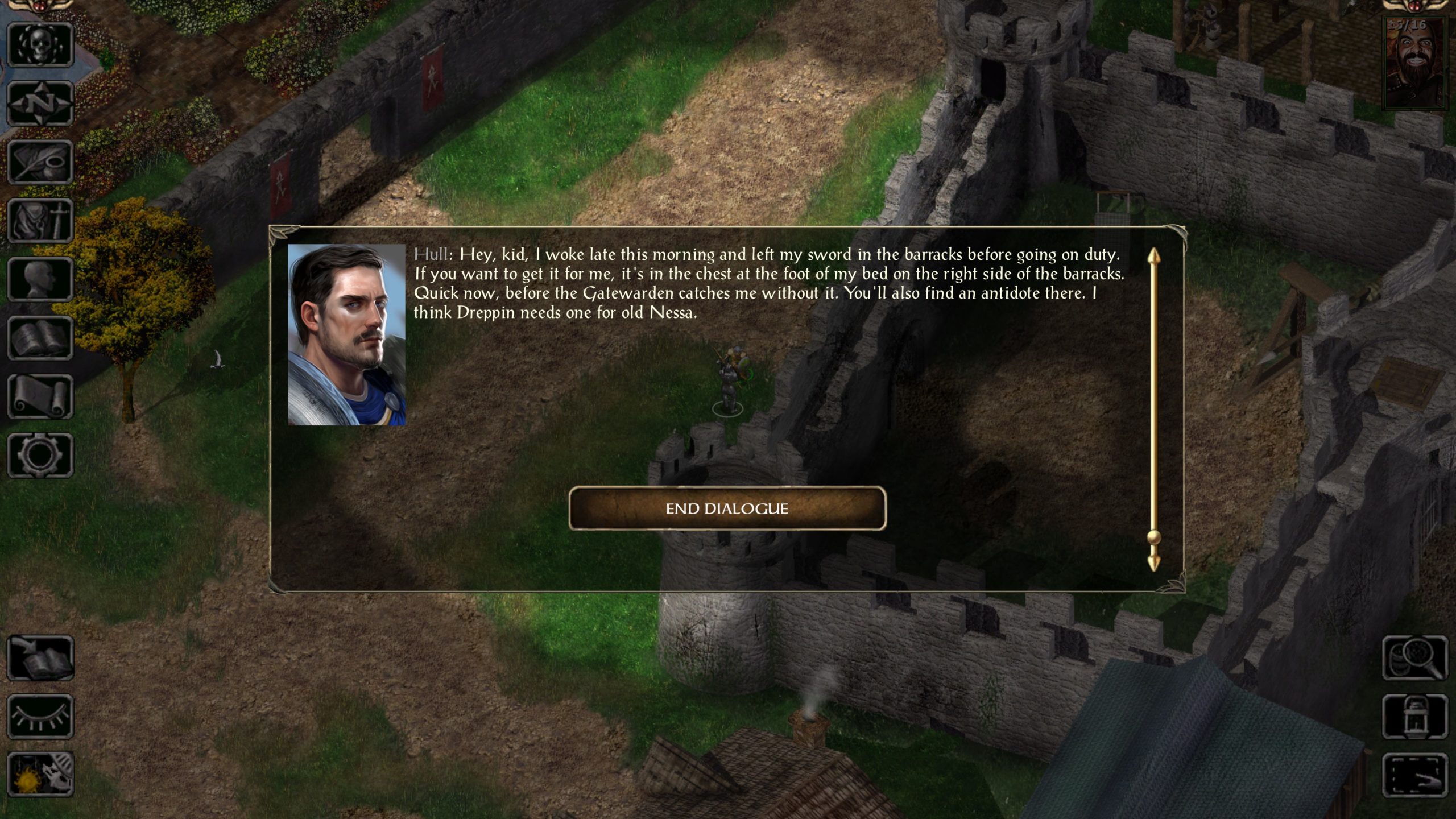Open the inventory armor and sword icon

click(x=40, y=221)
